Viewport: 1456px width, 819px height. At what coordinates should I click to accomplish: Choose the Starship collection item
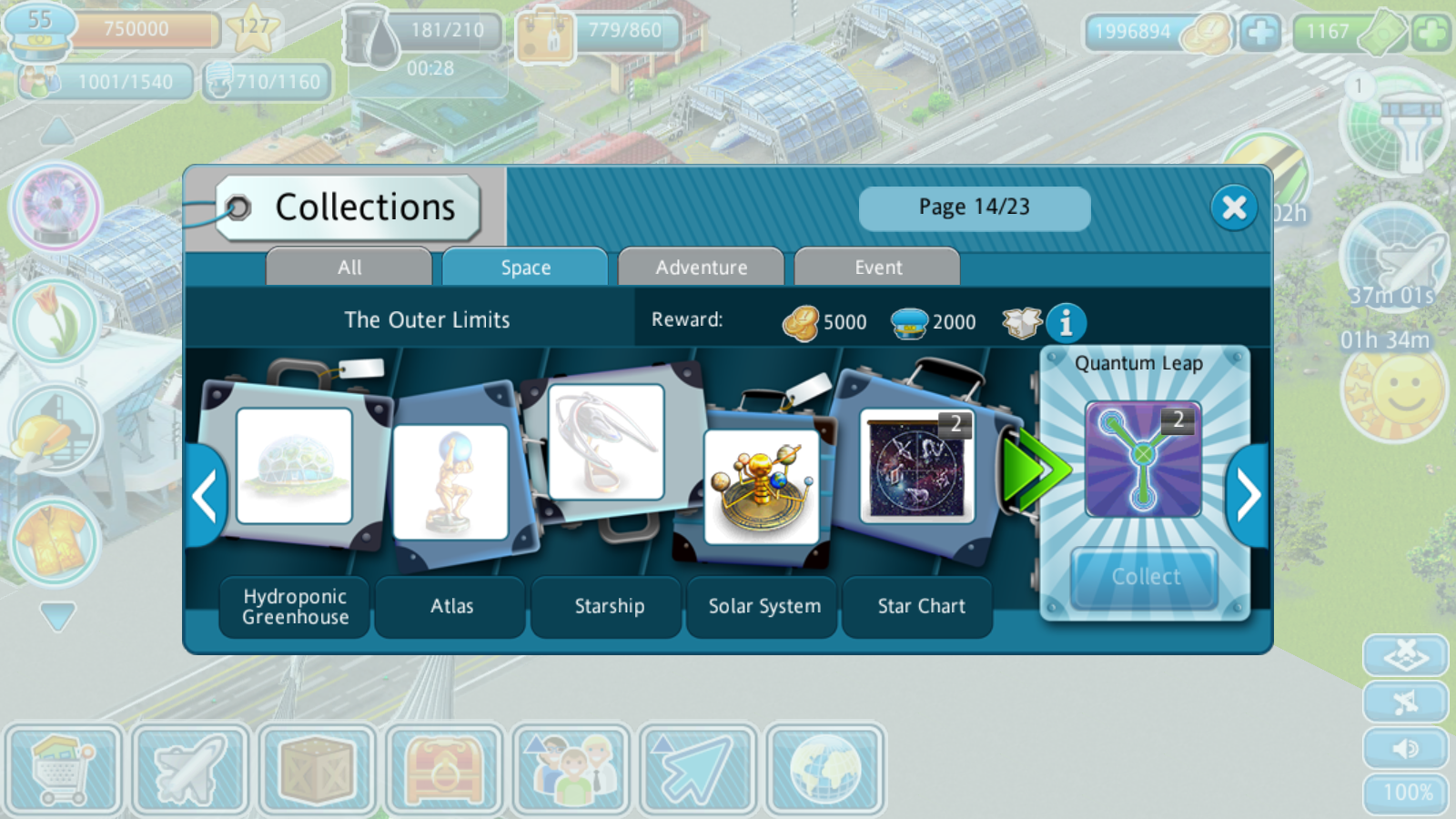606,442
